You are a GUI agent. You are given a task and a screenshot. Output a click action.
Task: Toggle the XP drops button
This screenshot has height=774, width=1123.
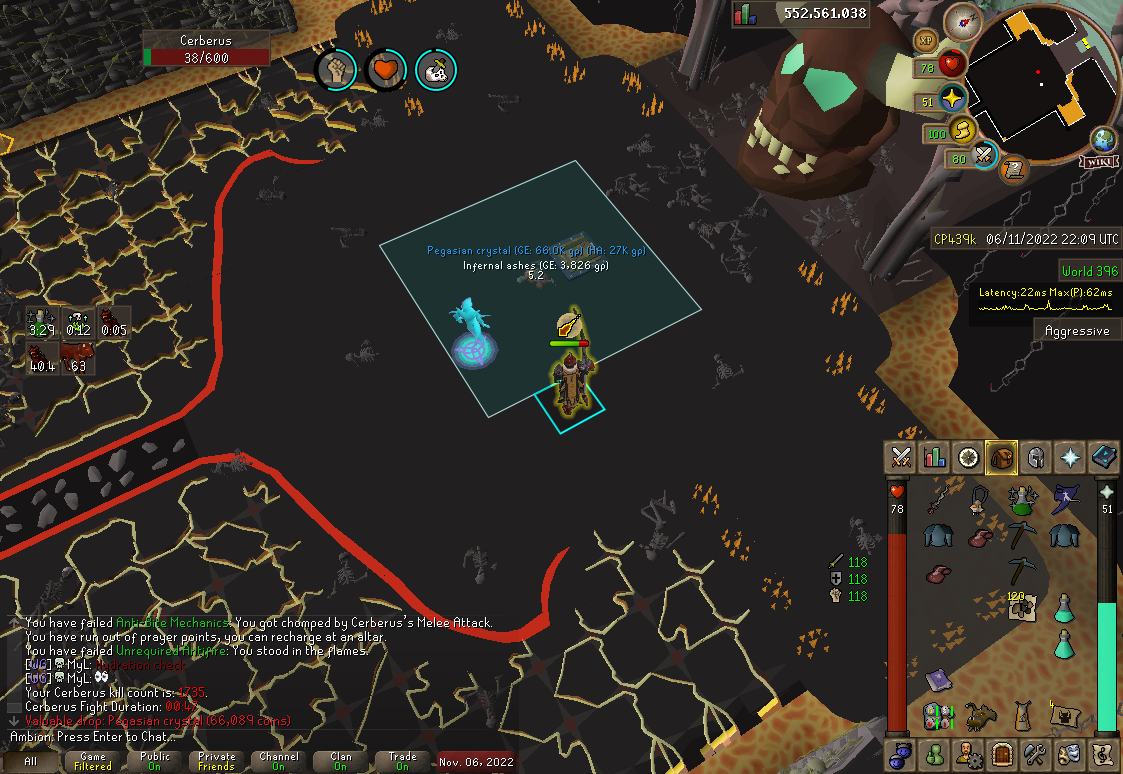click(925, 40)
